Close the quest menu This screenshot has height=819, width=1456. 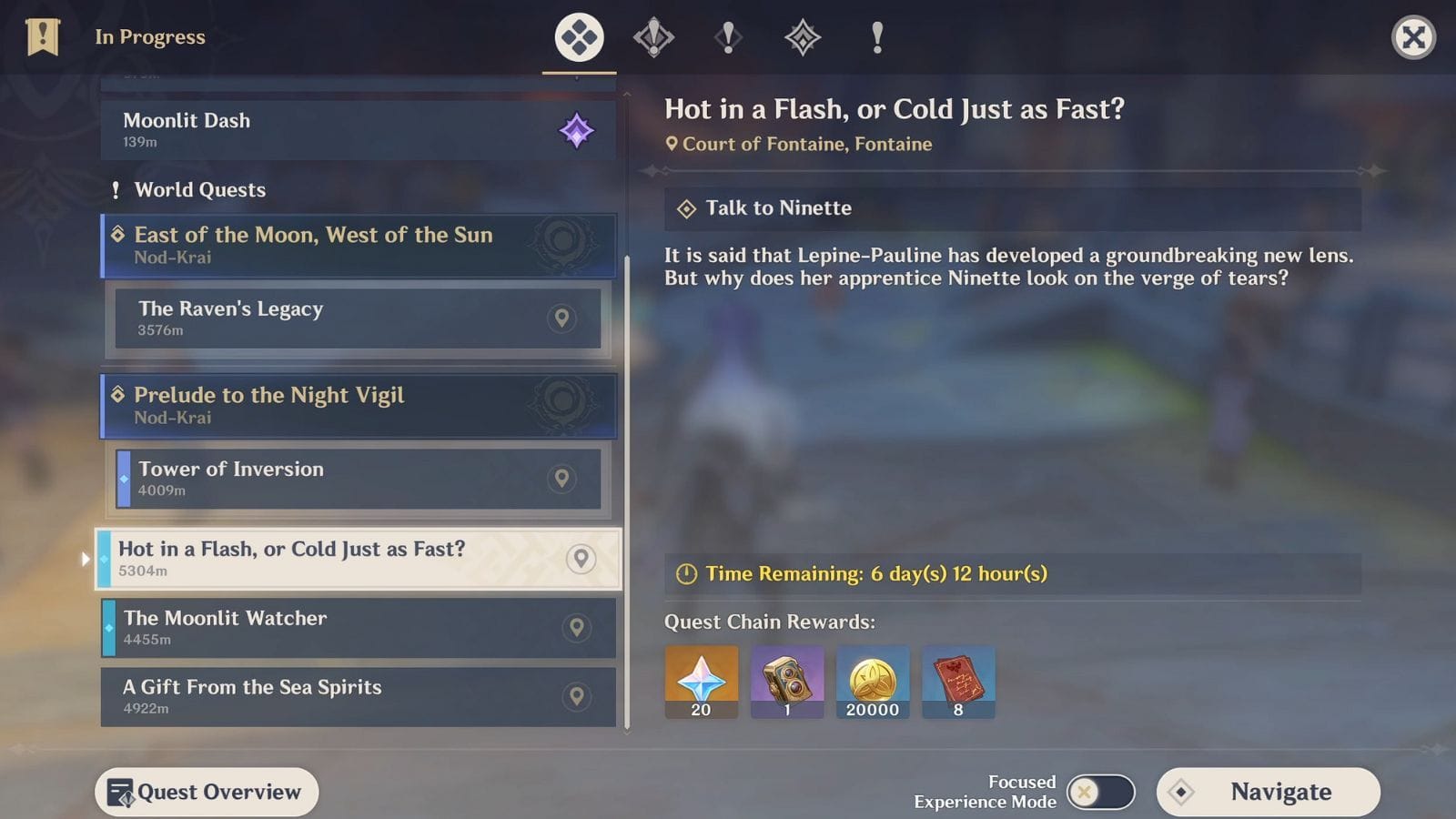[1413, 37]
